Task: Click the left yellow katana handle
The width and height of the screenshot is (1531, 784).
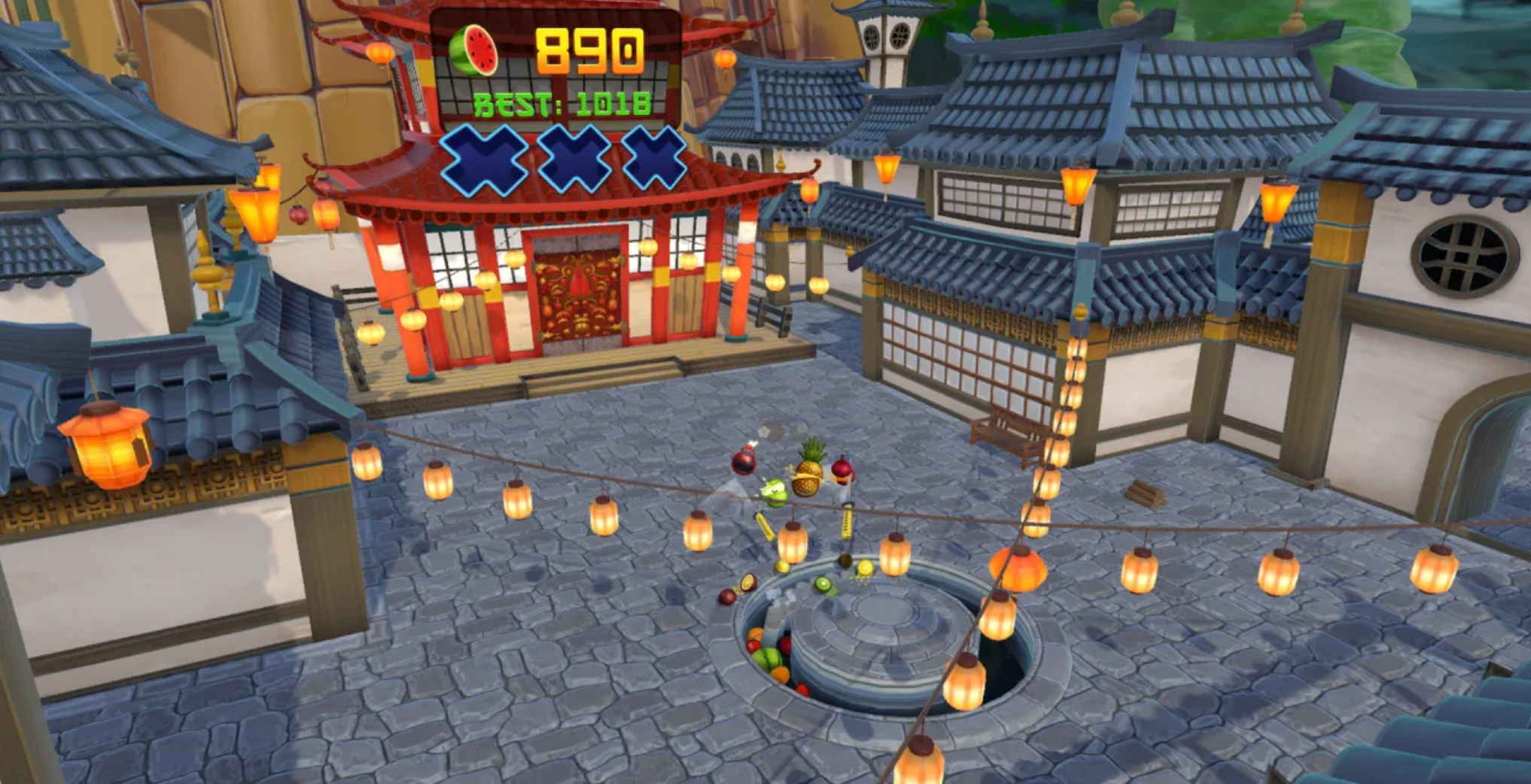Action: coord(764,527)
